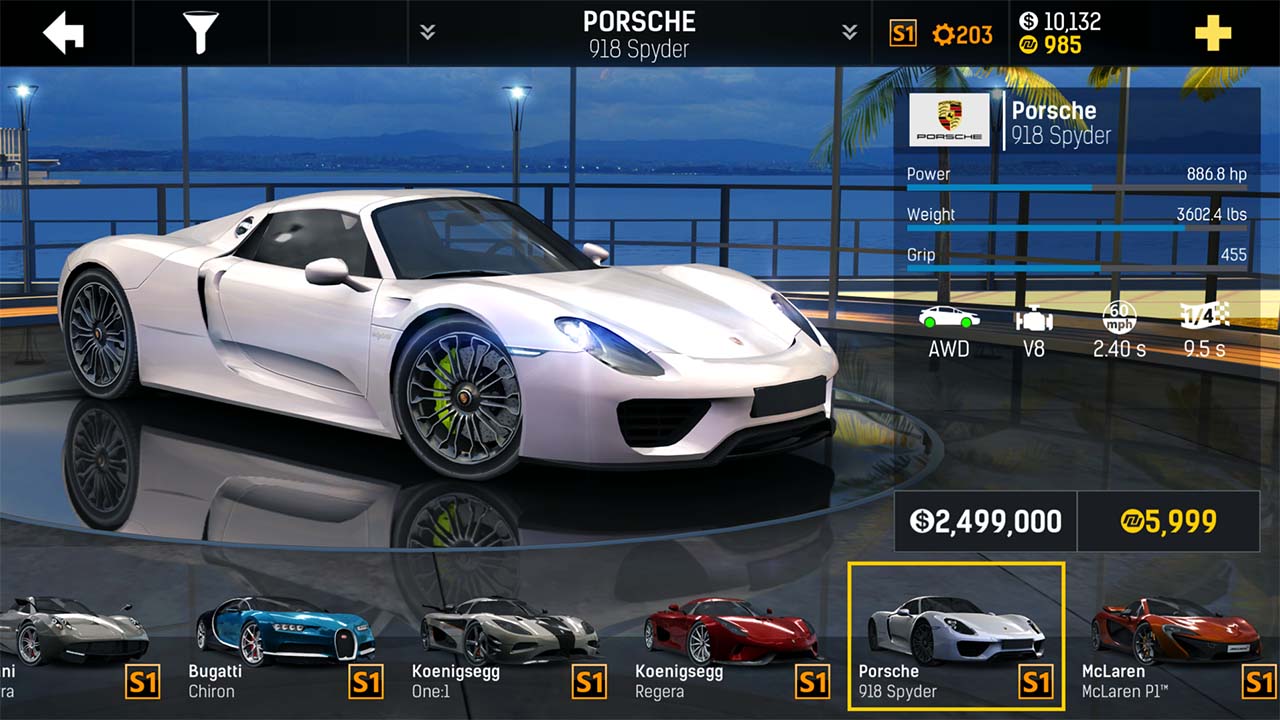The image size is (1280, 720).
Task: Purchase the car for 5,999 gold
Action: pos(1168,521)
